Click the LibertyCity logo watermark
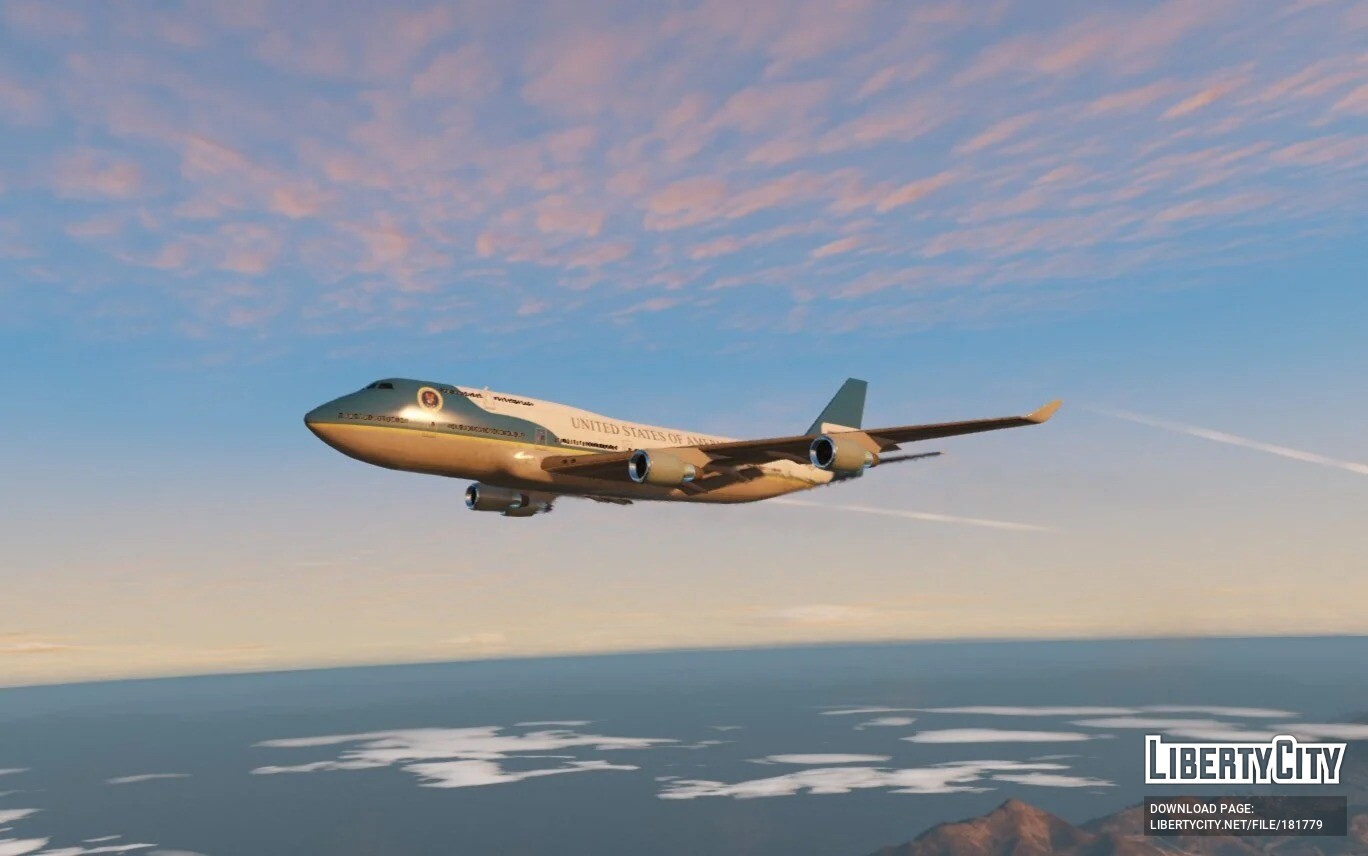1368x856 pixels. (1245, 761)
